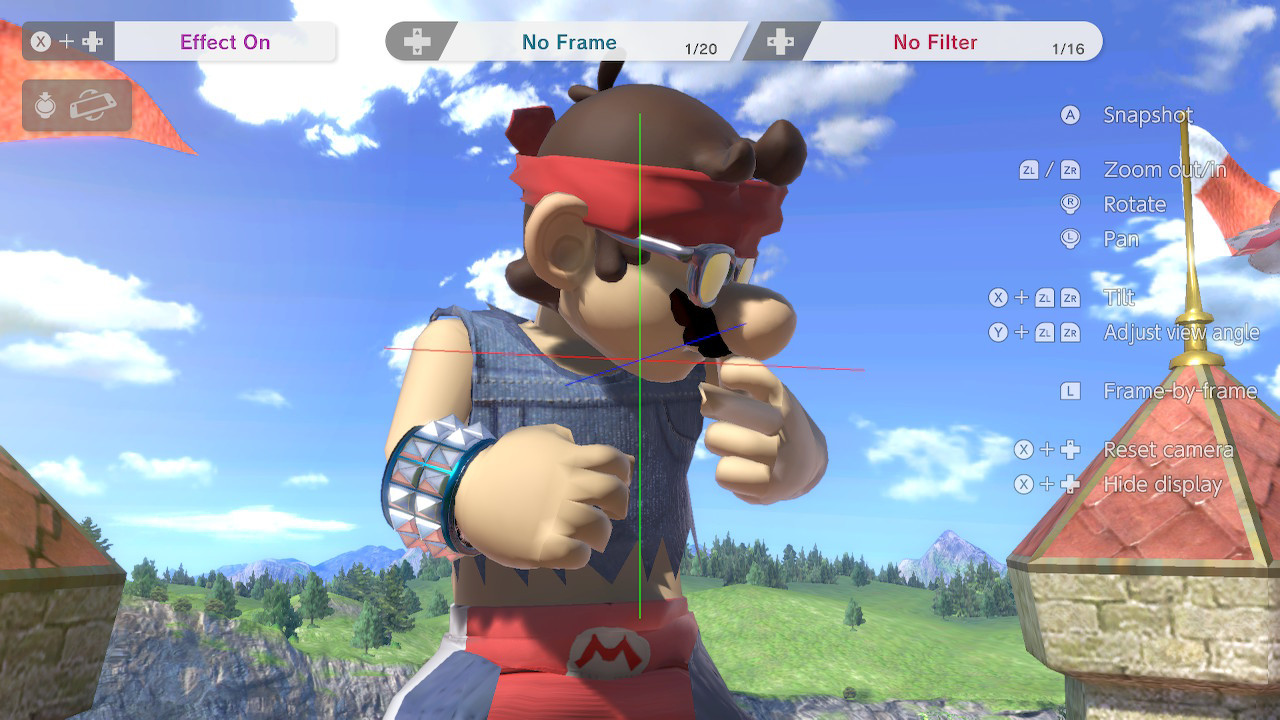Click the L stick Pan icon

pyautogui.click(x=1070, y=239)
